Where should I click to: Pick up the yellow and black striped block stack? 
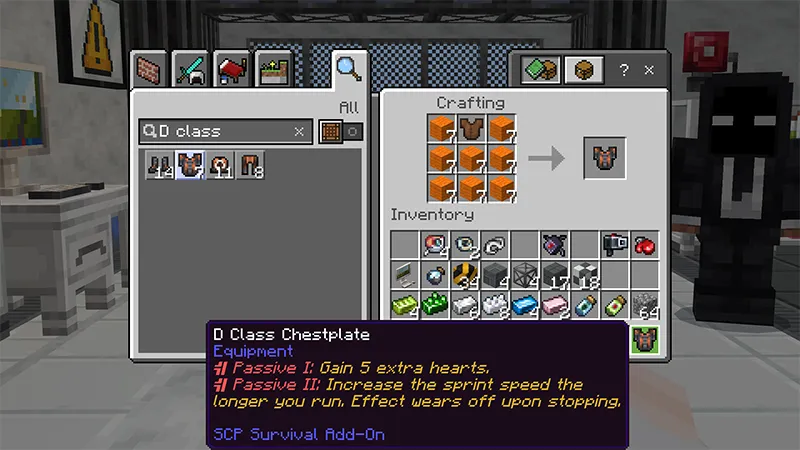[465, 276]
